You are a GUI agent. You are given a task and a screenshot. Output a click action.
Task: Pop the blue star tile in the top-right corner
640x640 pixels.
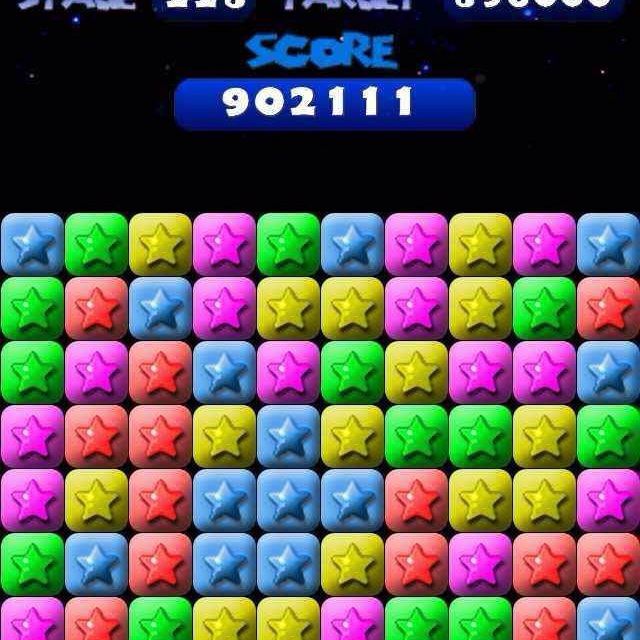[x=608, y=245]
